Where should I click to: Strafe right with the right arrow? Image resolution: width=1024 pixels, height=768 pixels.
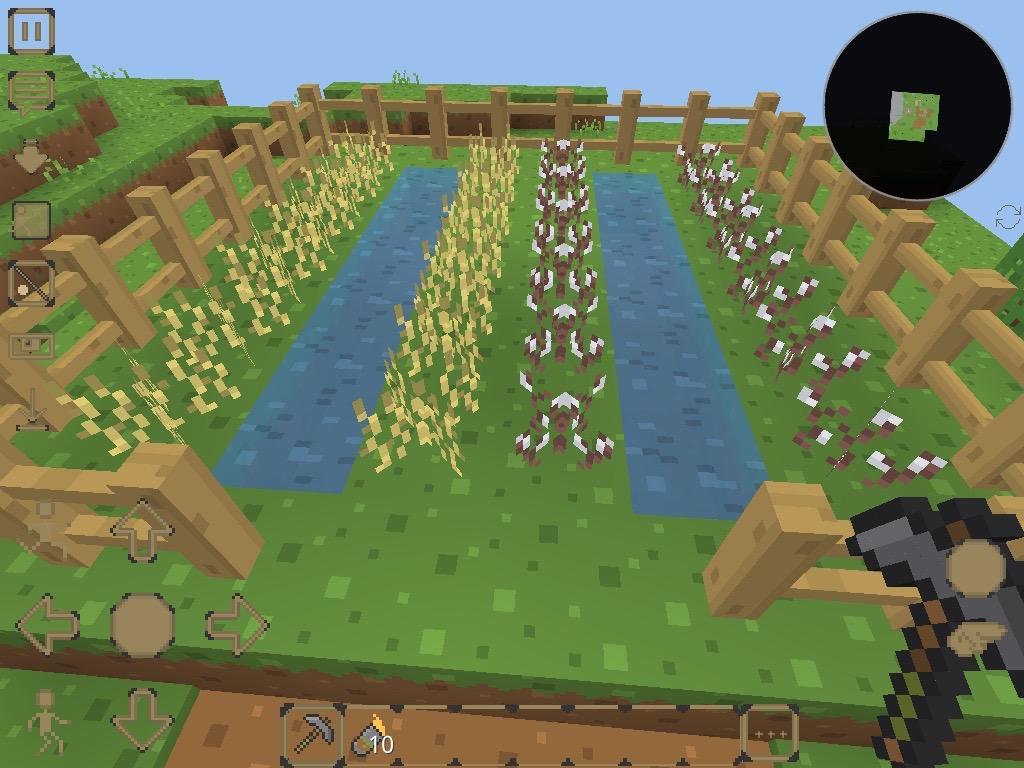click(236, 625)
